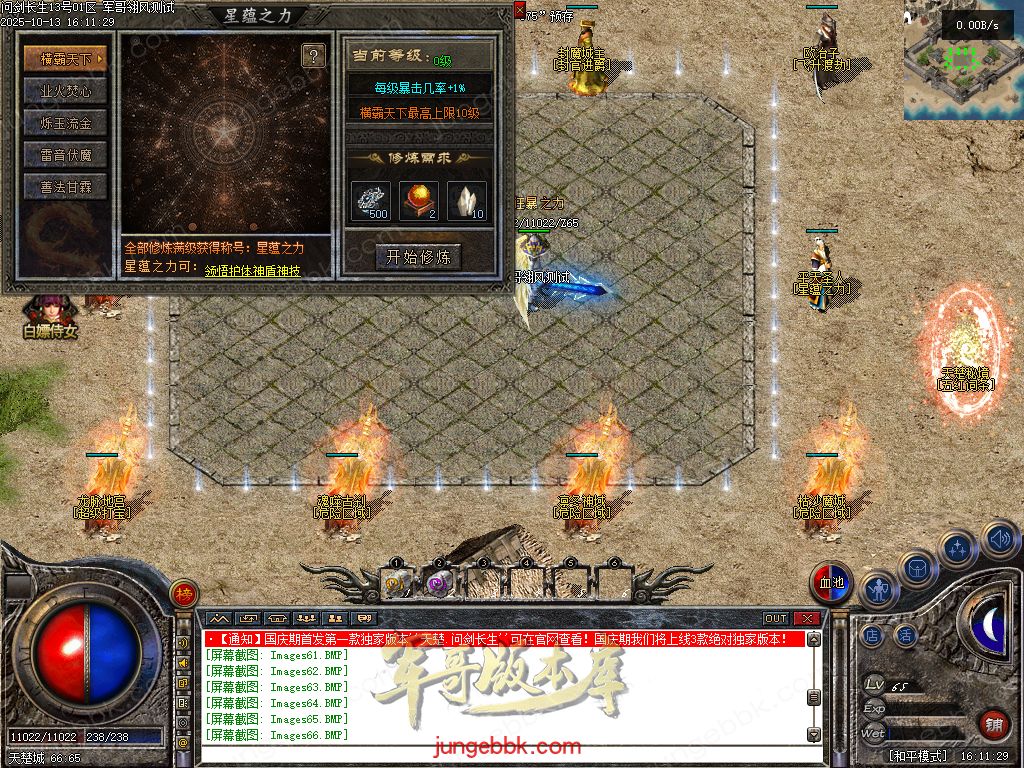Select the silver ore material requiring 500

click(371, 200)
